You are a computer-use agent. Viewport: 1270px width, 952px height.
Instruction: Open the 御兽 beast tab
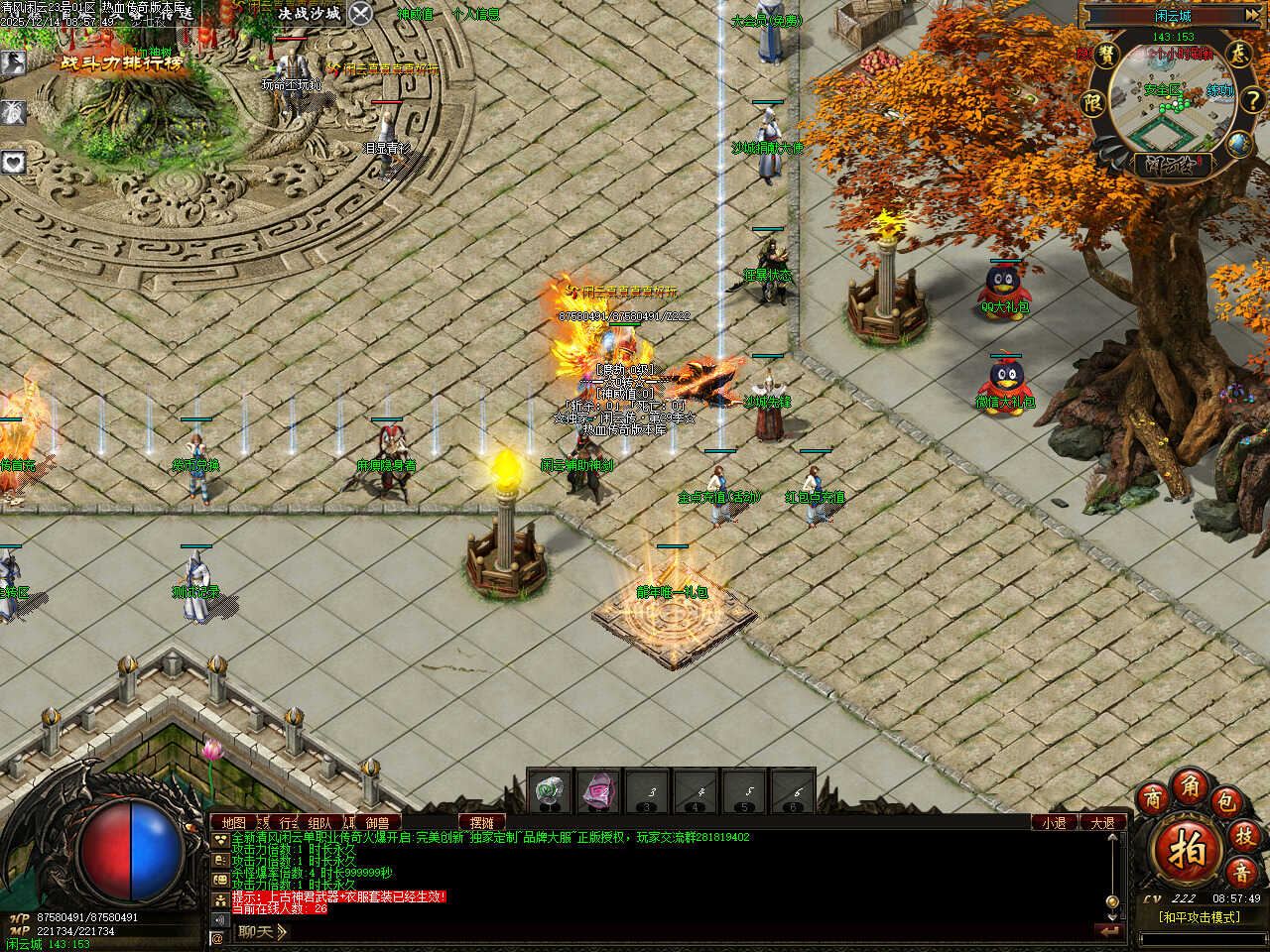377,822
